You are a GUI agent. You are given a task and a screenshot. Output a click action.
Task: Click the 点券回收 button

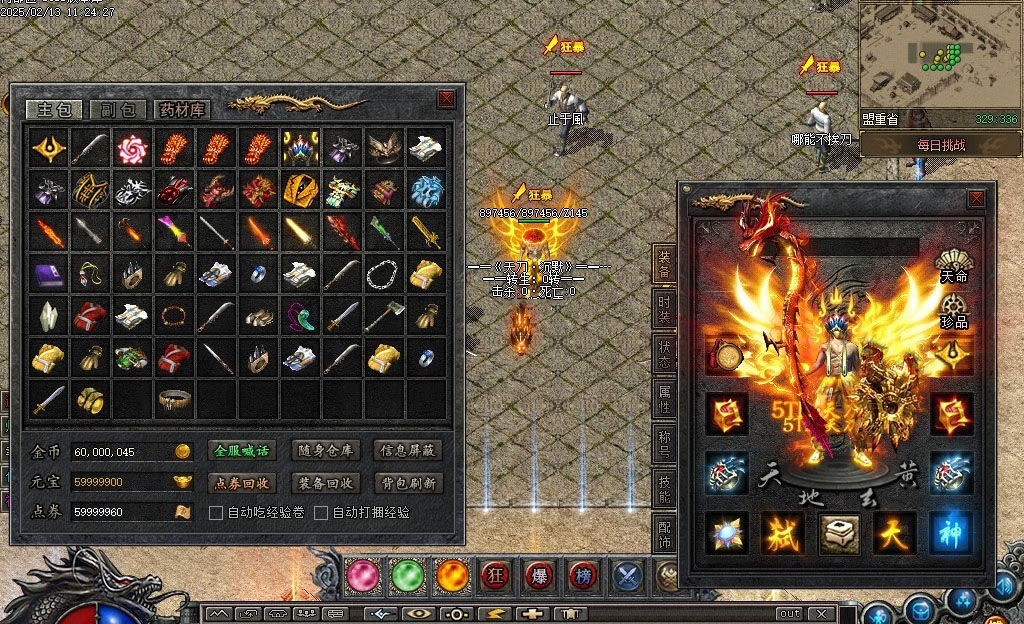tap(242, 483)
